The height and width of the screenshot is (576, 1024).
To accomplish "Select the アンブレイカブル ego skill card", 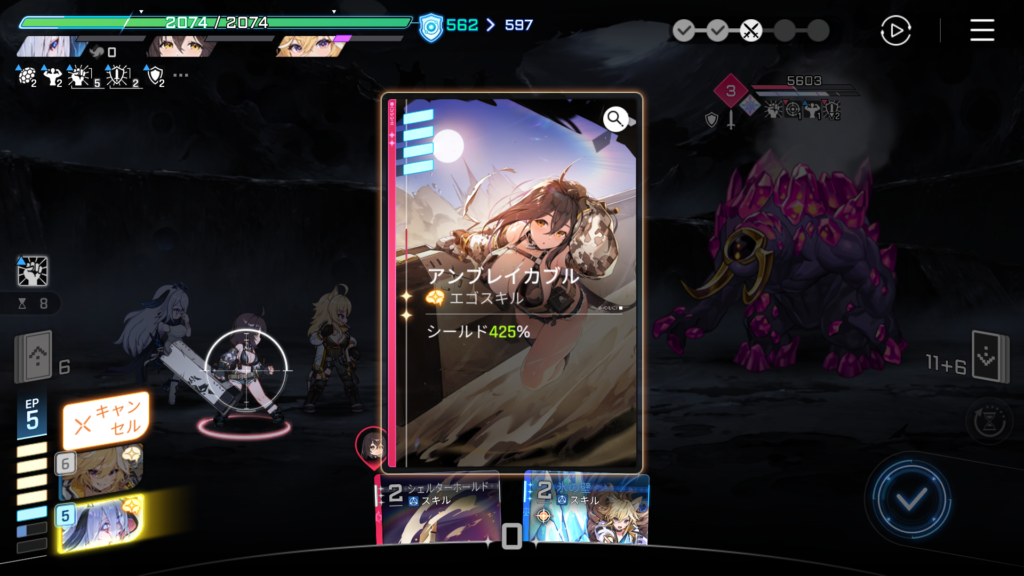I will point(511,285).
